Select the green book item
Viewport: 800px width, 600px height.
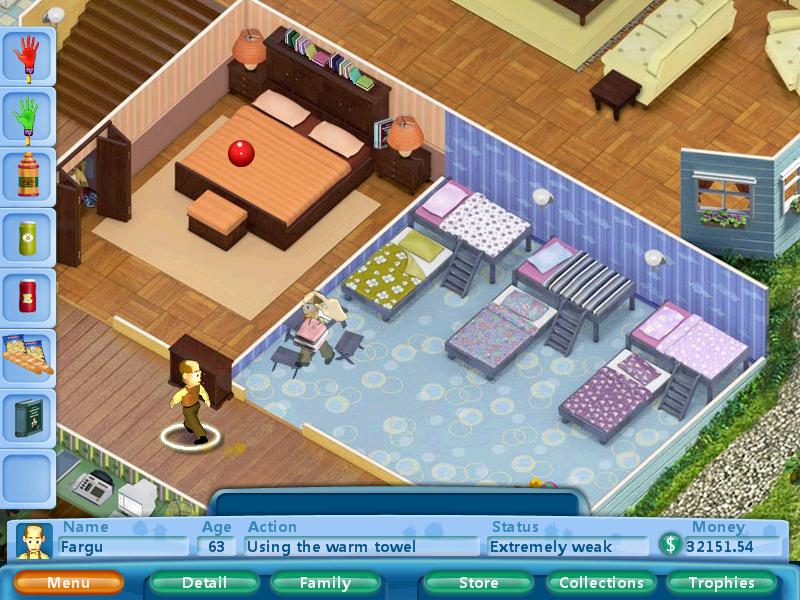[27, 416]
